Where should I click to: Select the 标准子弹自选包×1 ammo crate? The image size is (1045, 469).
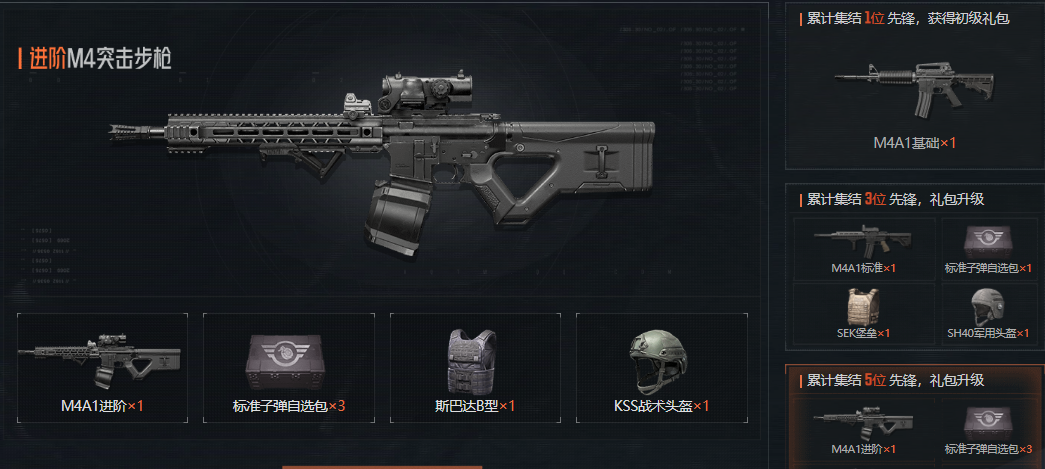tap(987, 248)
